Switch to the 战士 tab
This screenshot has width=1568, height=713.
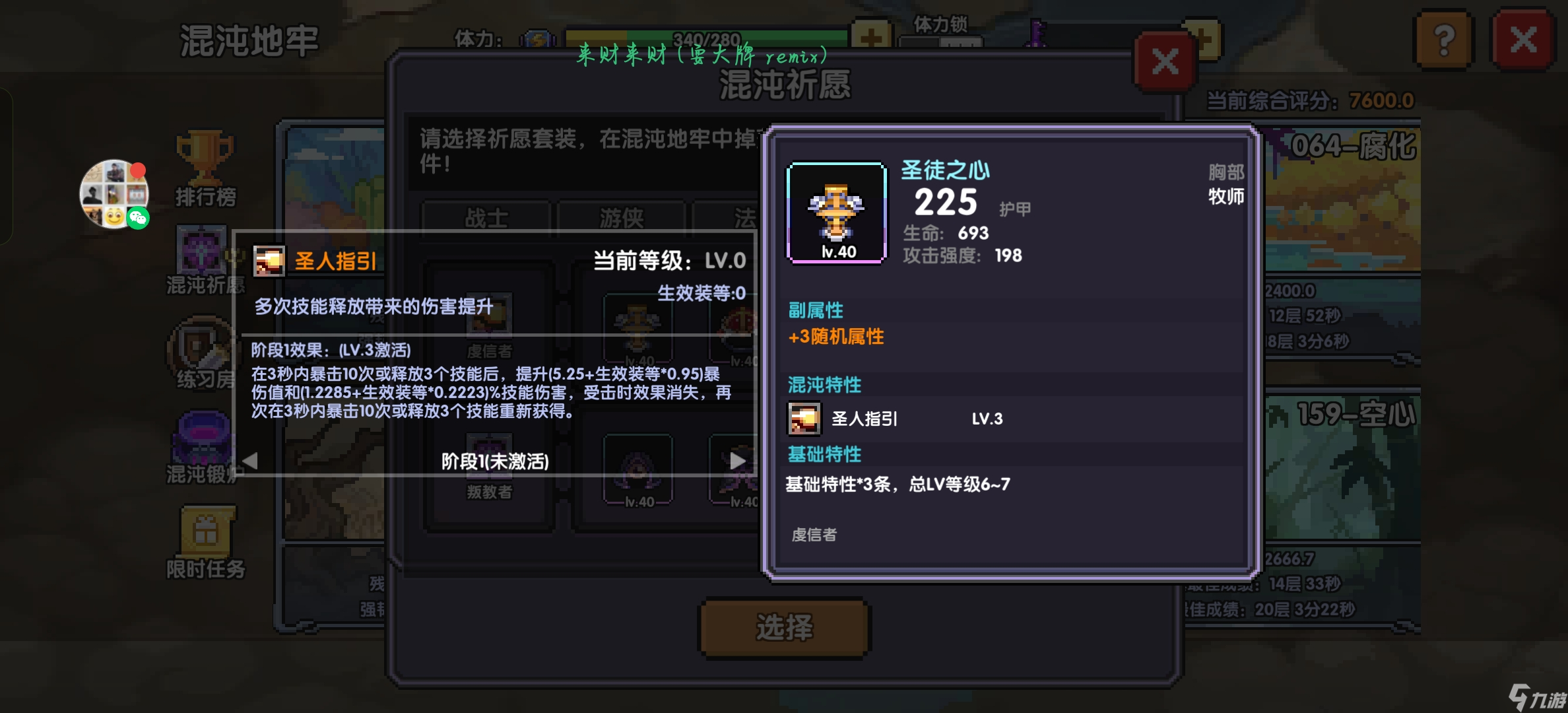point(486,218)
